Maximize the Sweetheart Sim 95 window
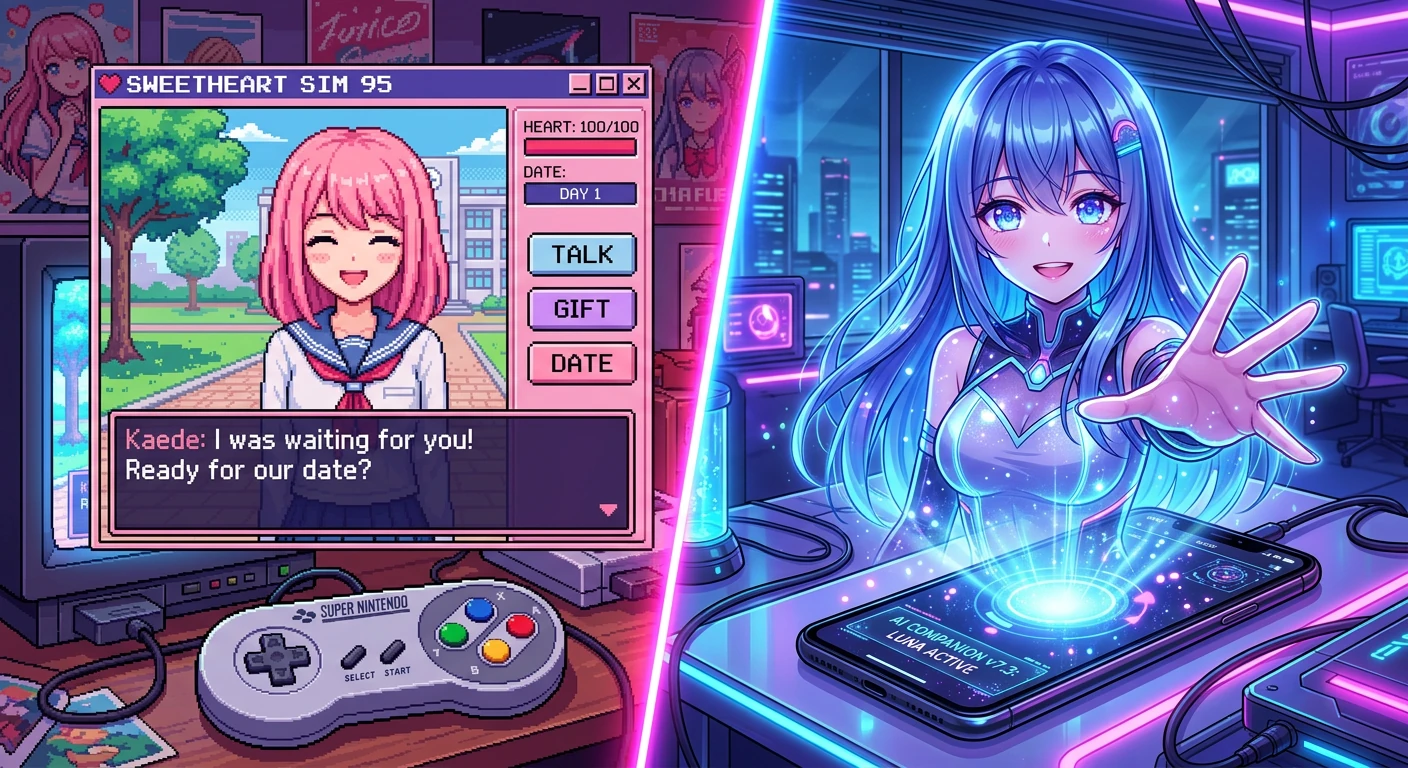 pos(606,84)
